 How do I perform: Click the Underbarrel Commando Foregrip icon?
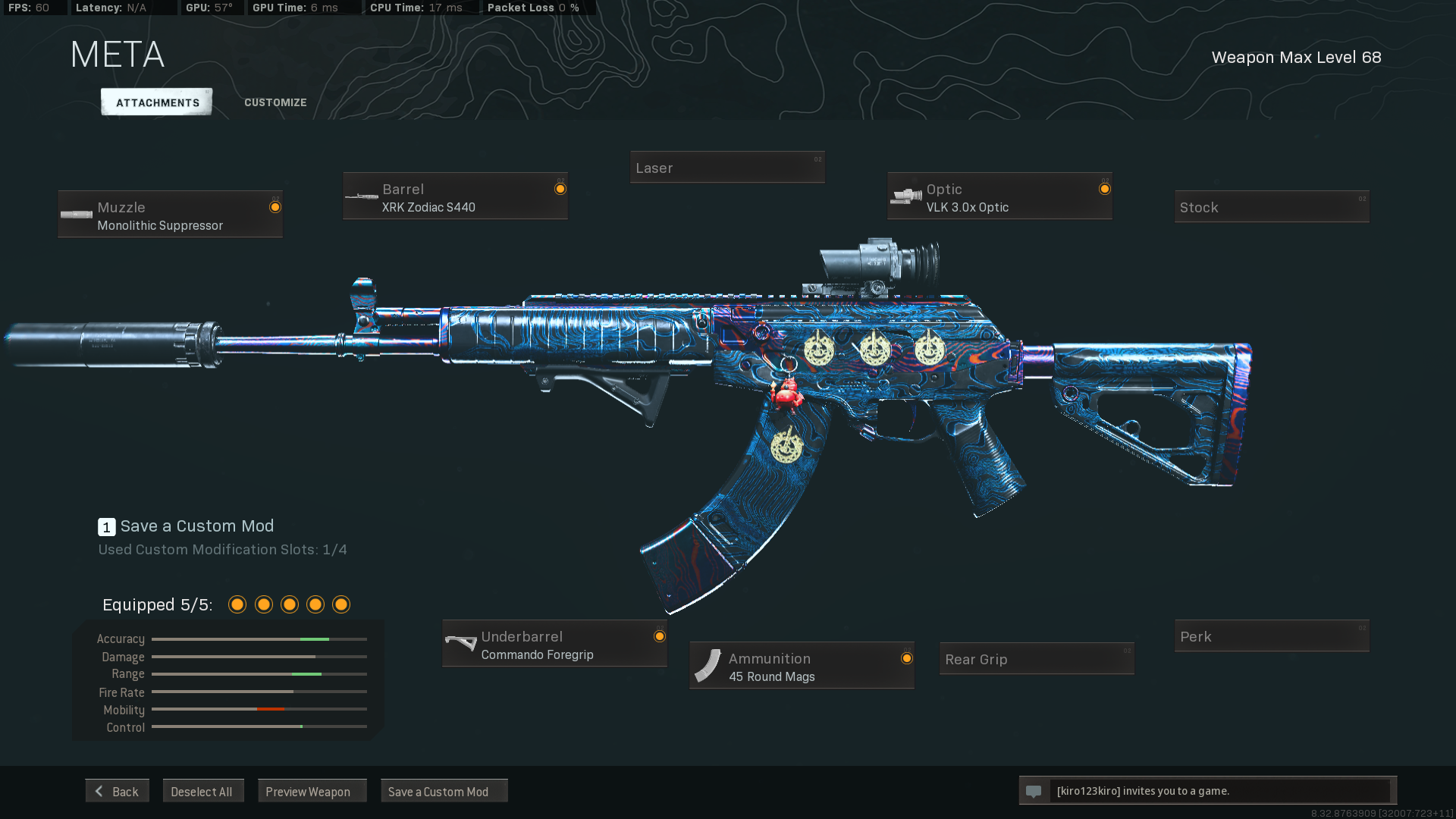460,643
